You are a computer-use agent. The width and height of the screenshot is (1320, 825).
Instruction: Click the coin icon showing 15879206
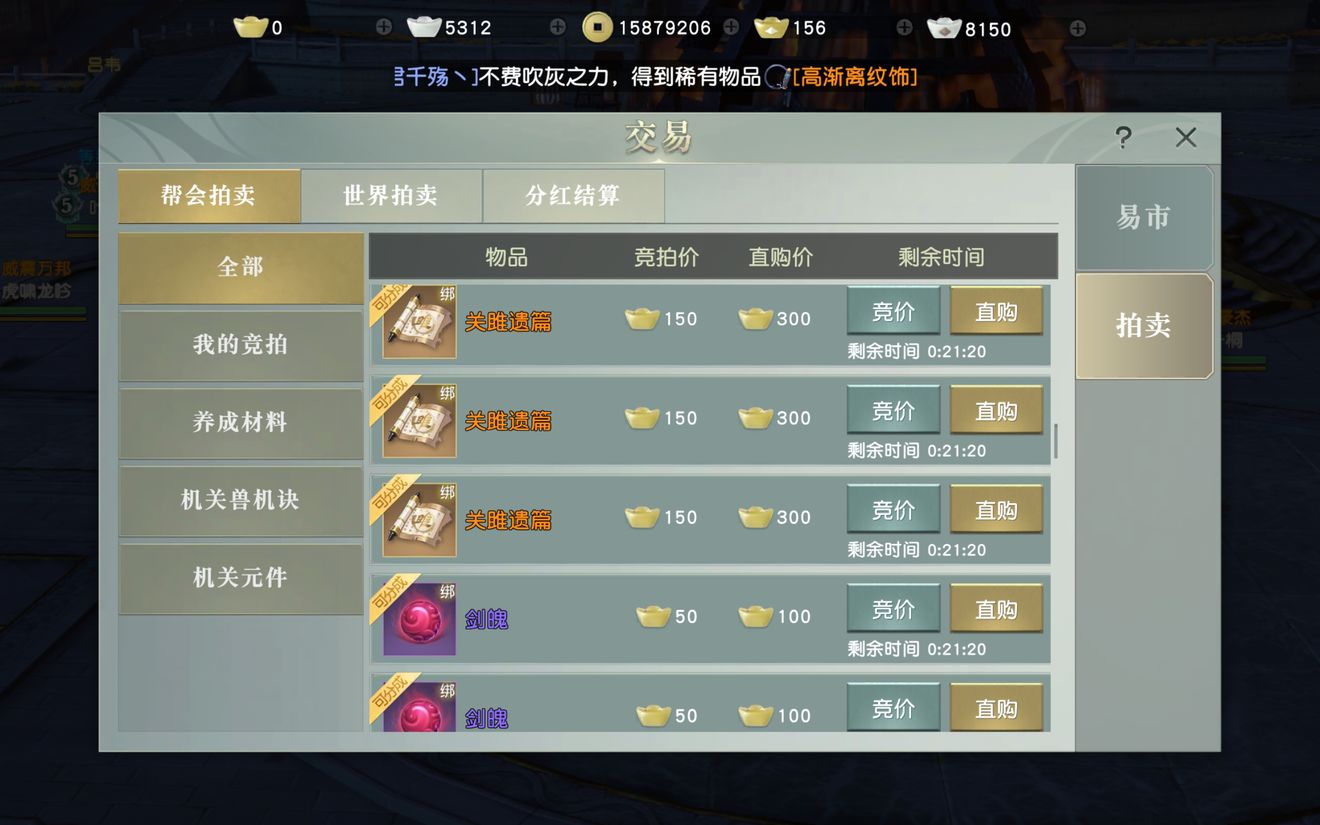(597, 27)
